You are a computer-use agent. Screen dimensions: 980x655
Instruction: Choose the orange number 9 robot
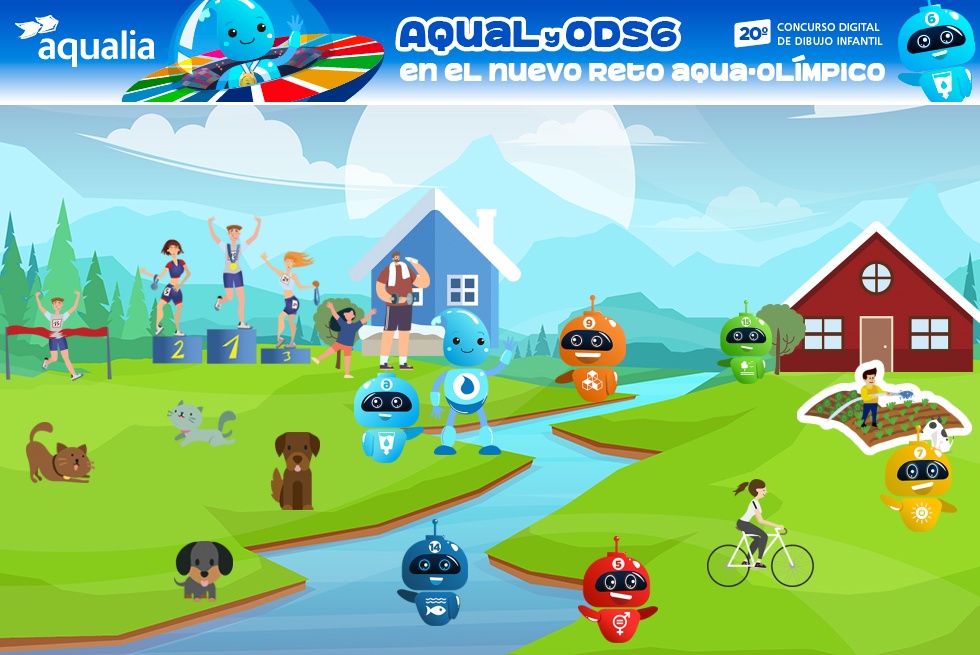tap(591, 351)
